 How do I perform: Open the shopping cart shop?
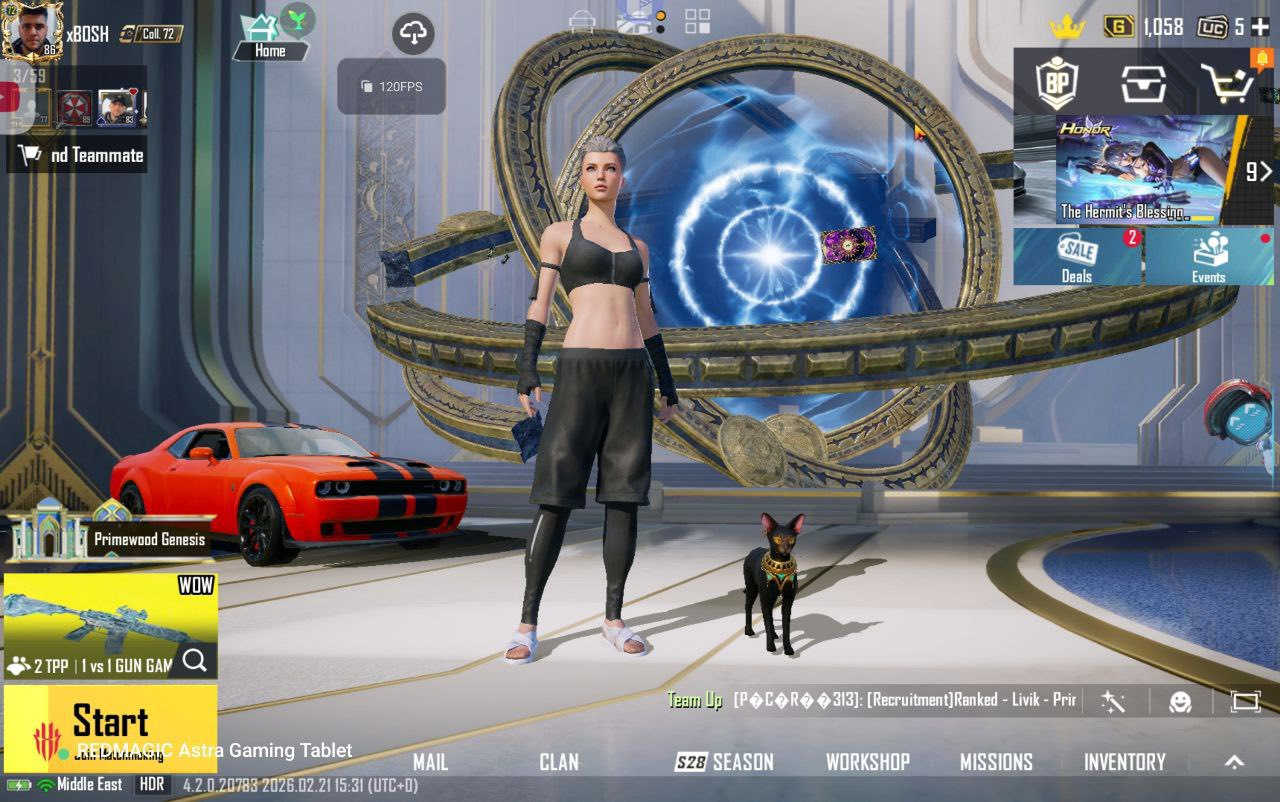click(1227, 83)
